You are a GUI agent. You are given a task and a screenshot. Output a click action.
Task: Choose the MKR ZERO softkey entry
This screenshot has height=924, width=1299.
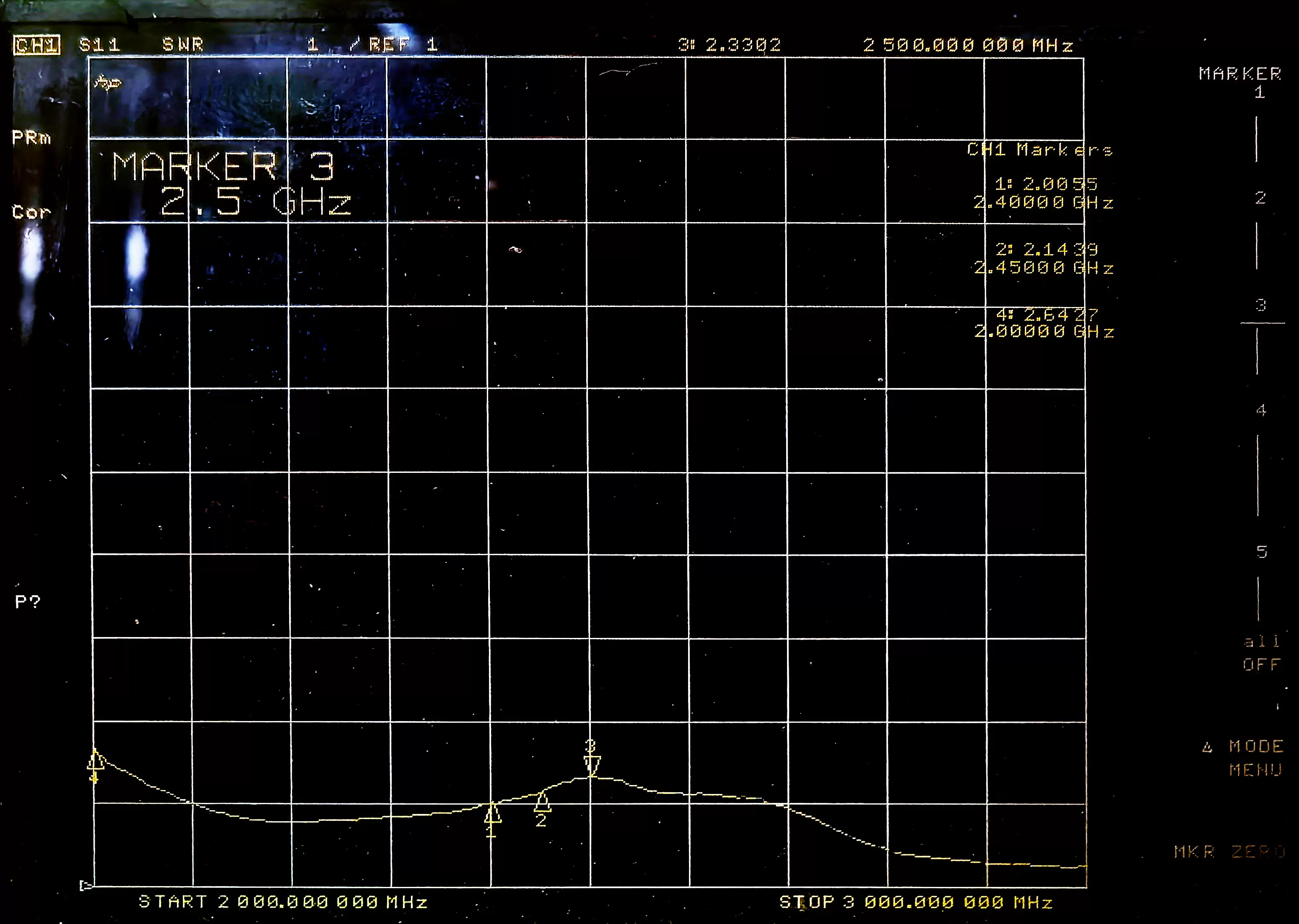[x=1229, y=852]
